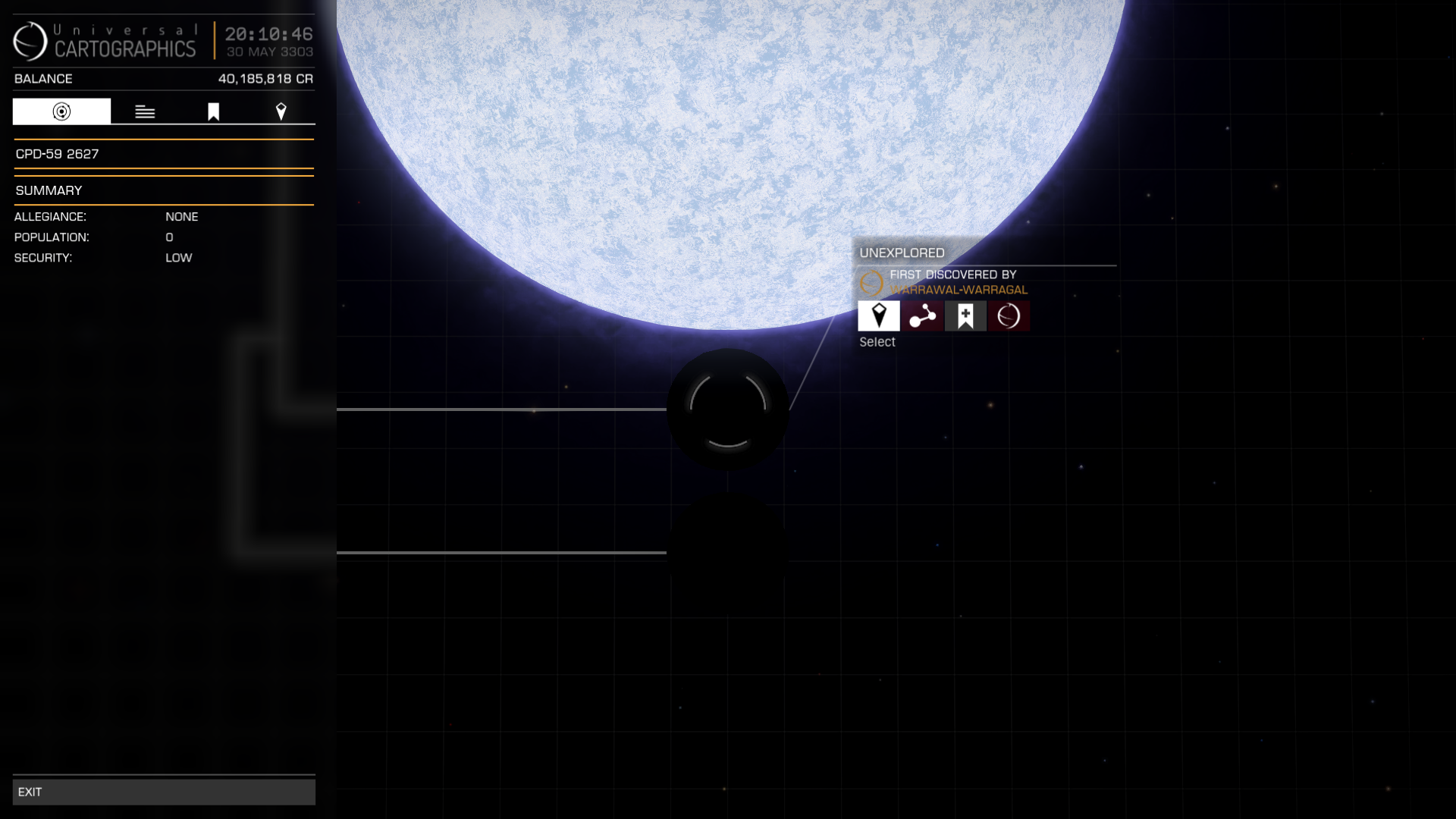
Task: Switch to the bookmarks tab
Action: coord(213,111)
